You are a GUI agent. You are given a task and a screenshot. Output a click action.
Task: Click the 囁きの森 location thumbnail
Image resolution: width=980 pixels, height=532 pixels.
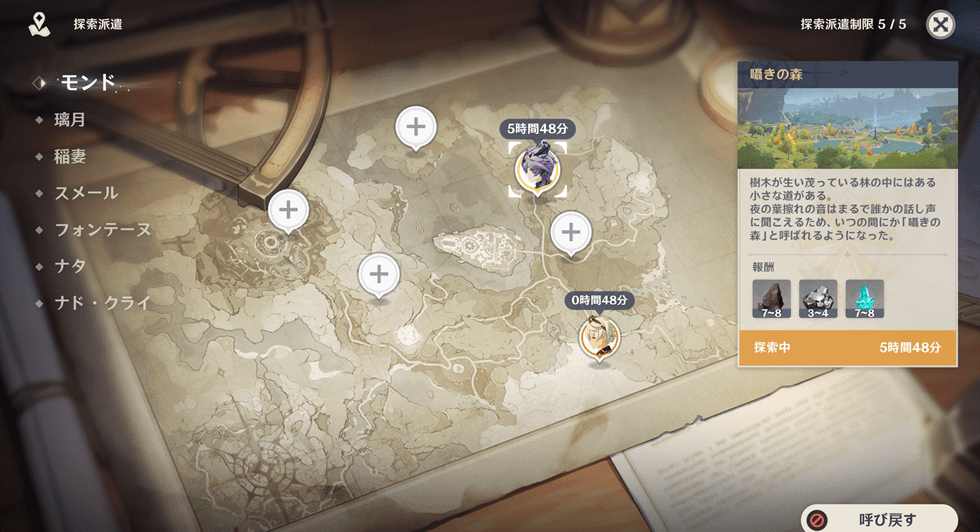click(846, 128)
